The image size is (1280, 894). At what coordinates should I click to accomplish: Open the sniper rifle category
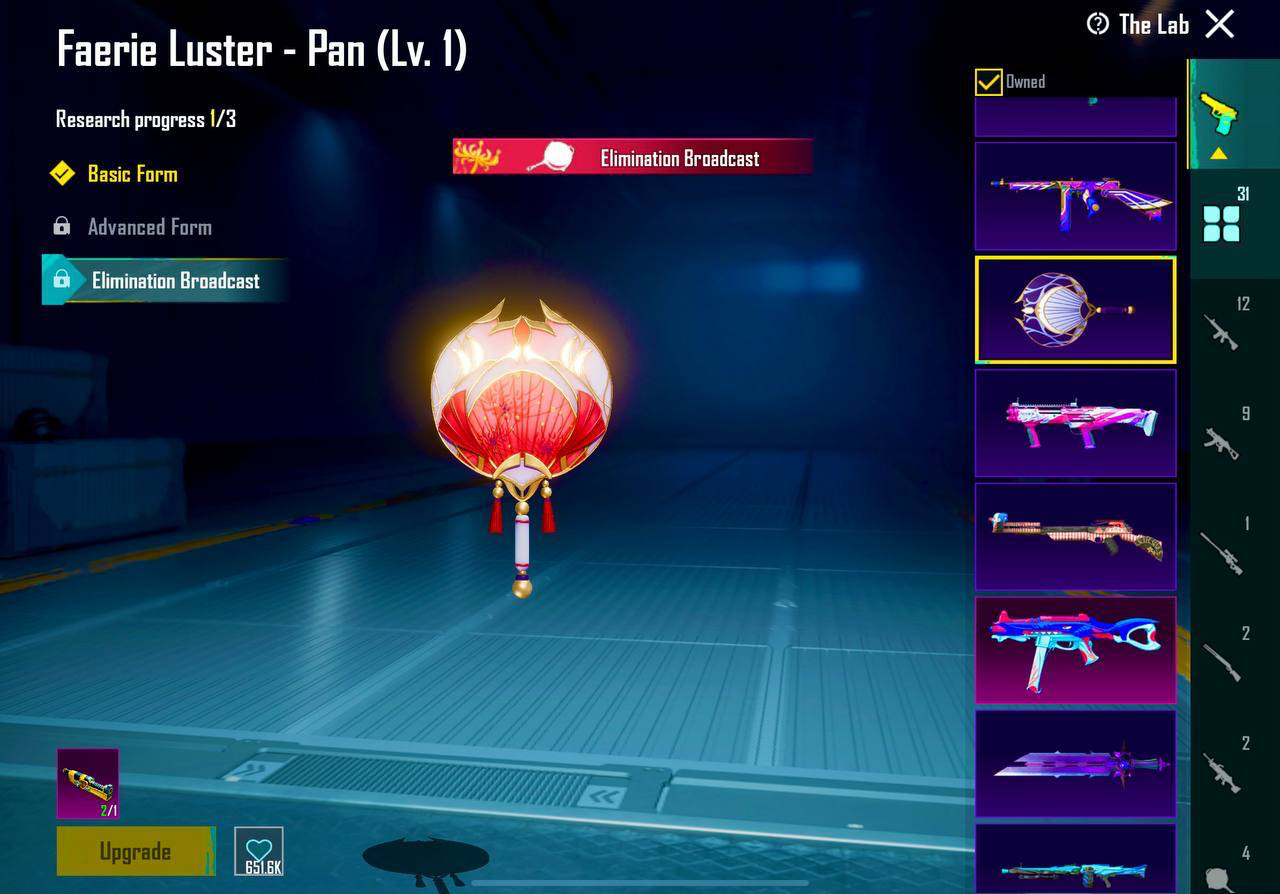(1222, 552)
